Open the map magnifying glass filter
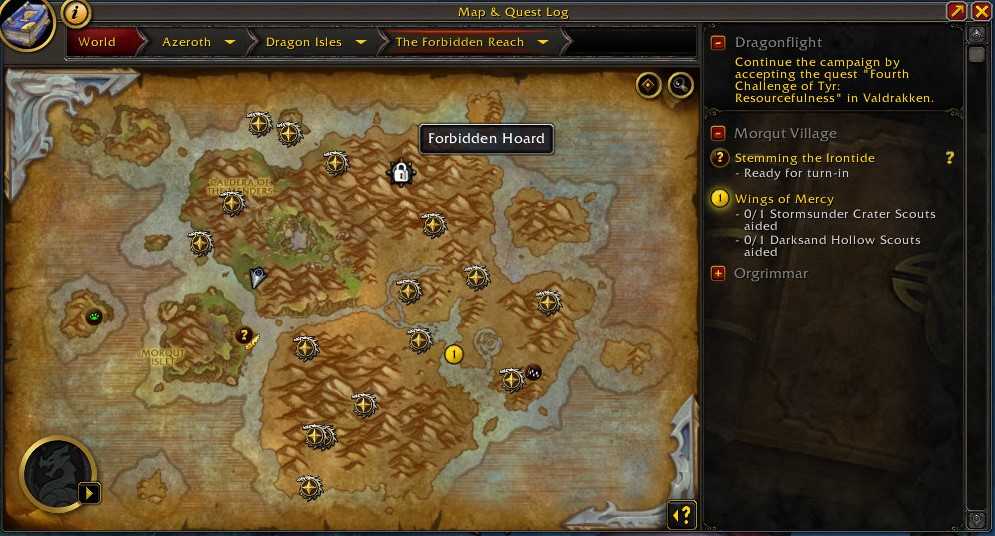Image resolution: width=995 pixels, height=536 pixels. coord(680,85)
